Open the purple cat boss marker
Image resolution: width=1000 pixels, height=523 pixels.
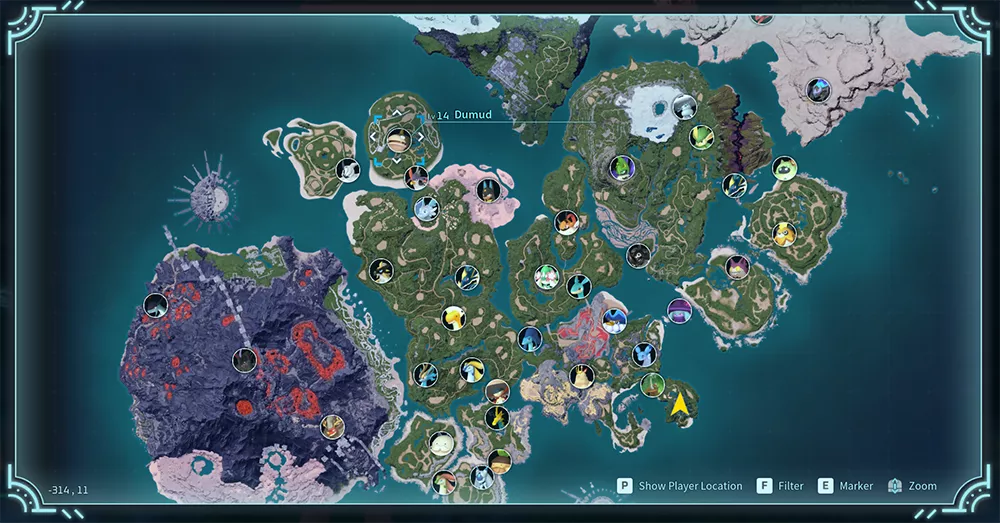[738, 267]
